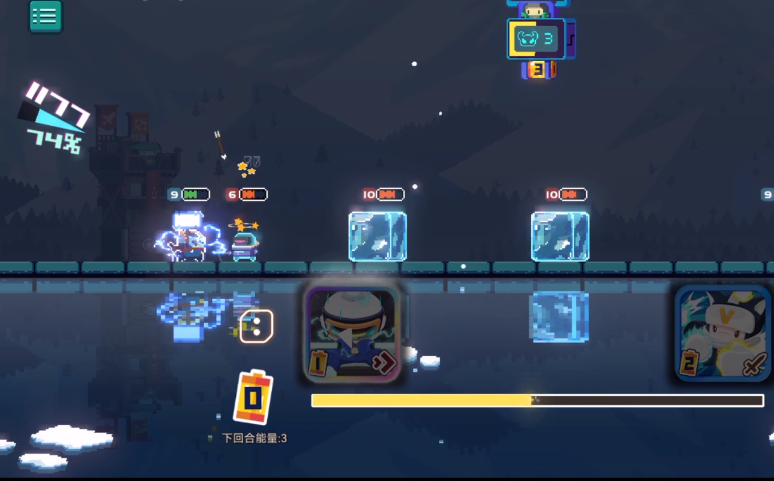This screenshot has width=774, height=481.
Task: Select the cost-1 sailor hat hero card
Action: pos(352,335)
